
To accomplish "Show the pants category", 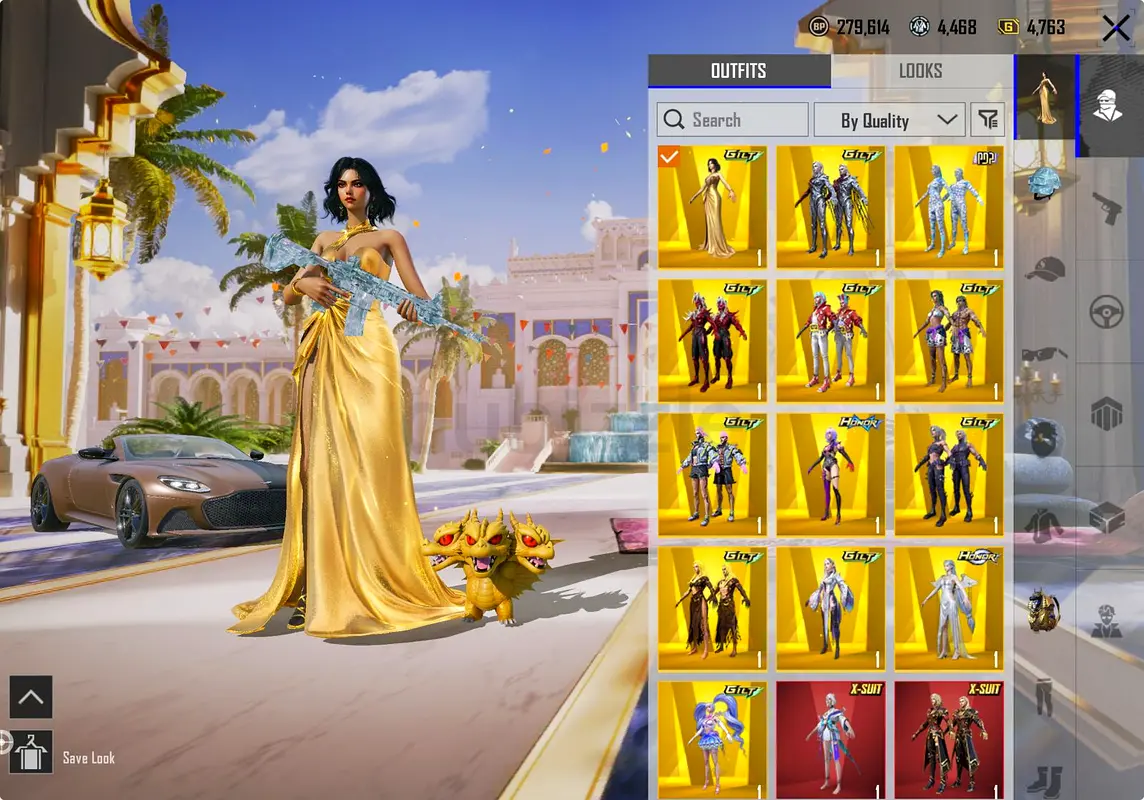I will pos(1044,697).
